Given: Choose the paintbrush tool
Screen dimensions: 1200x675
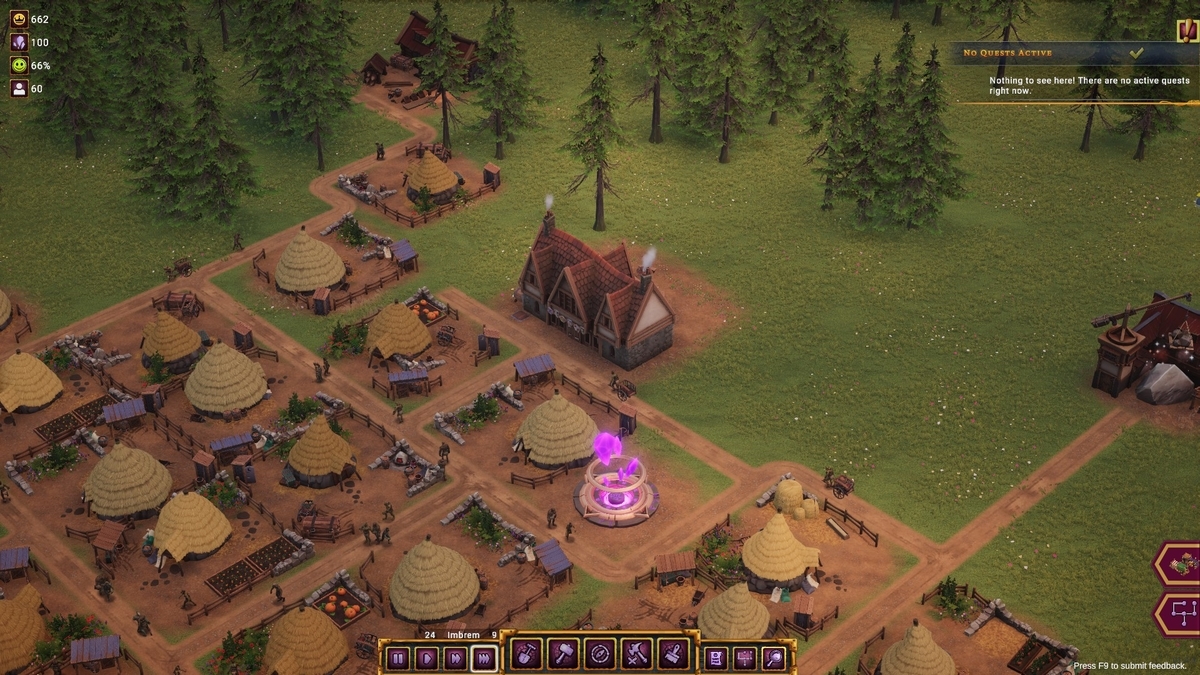Looking at the screenshot, I should pos(674,655).
